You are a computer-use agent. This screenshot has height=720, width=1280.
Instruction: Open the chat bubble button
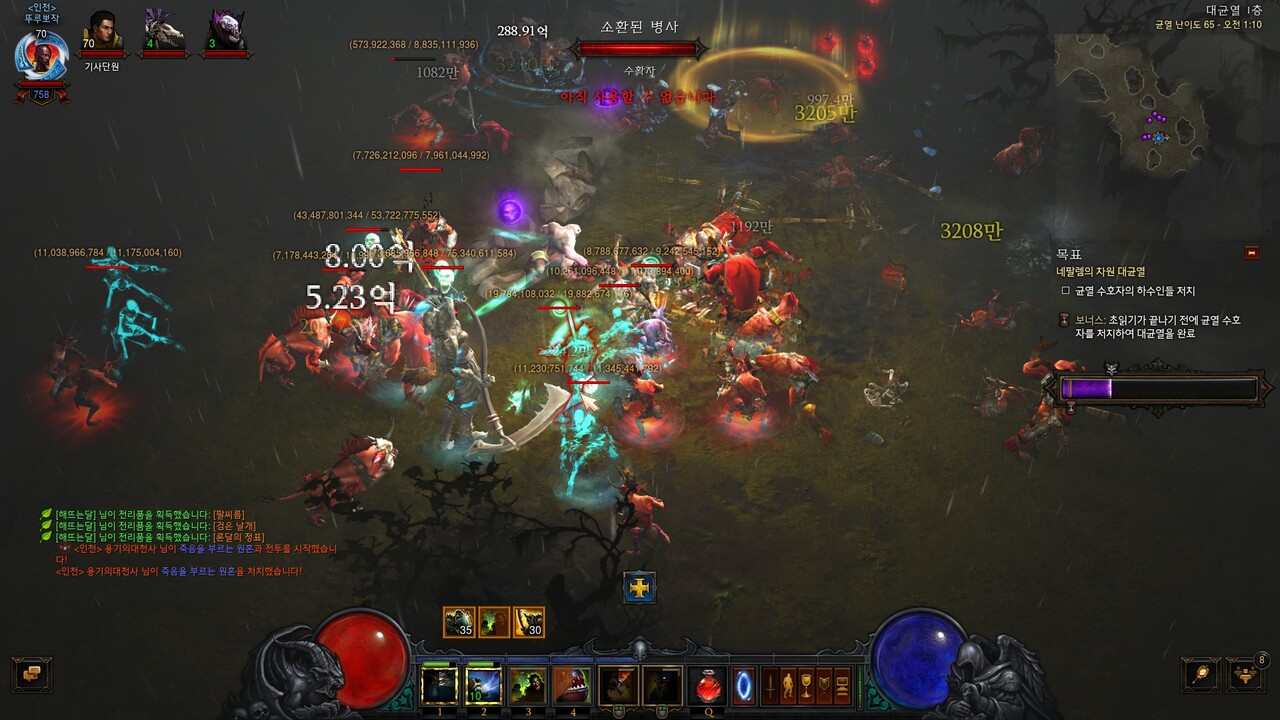click(x=32, y=673)
